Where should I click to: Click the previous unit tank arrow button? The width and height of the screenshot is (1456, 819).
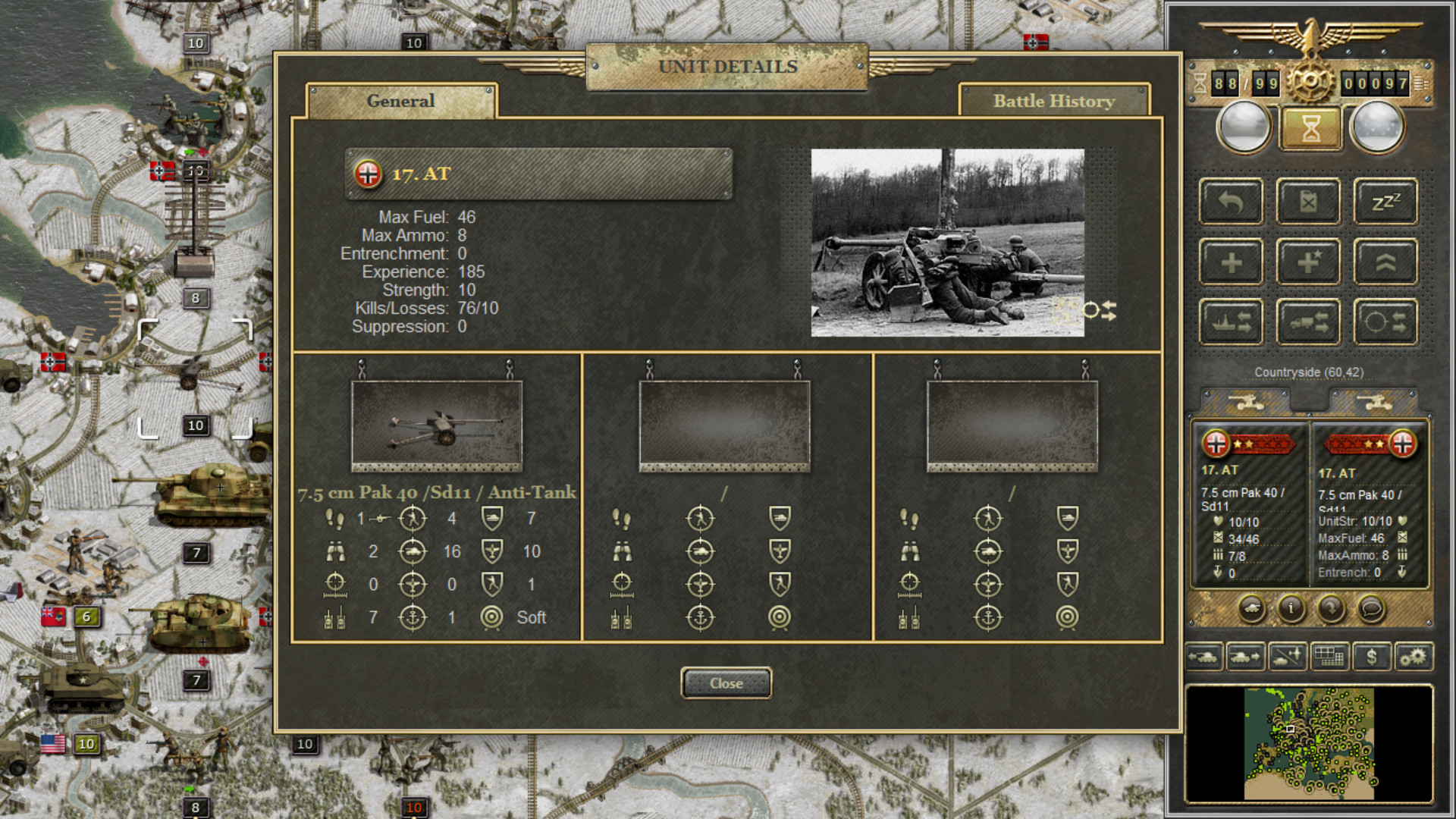coord(1205,657)
